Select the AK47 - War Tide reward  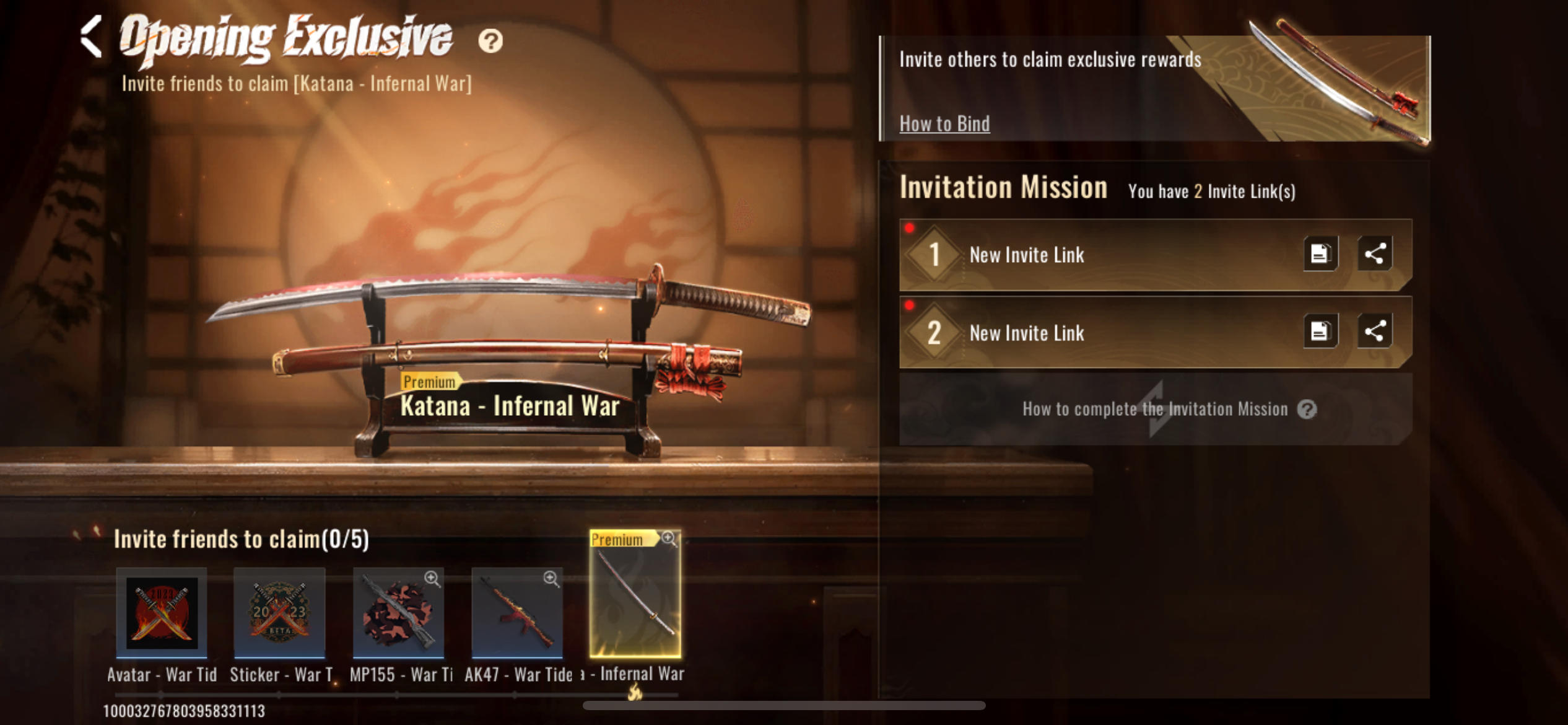[x=516, y=613]
